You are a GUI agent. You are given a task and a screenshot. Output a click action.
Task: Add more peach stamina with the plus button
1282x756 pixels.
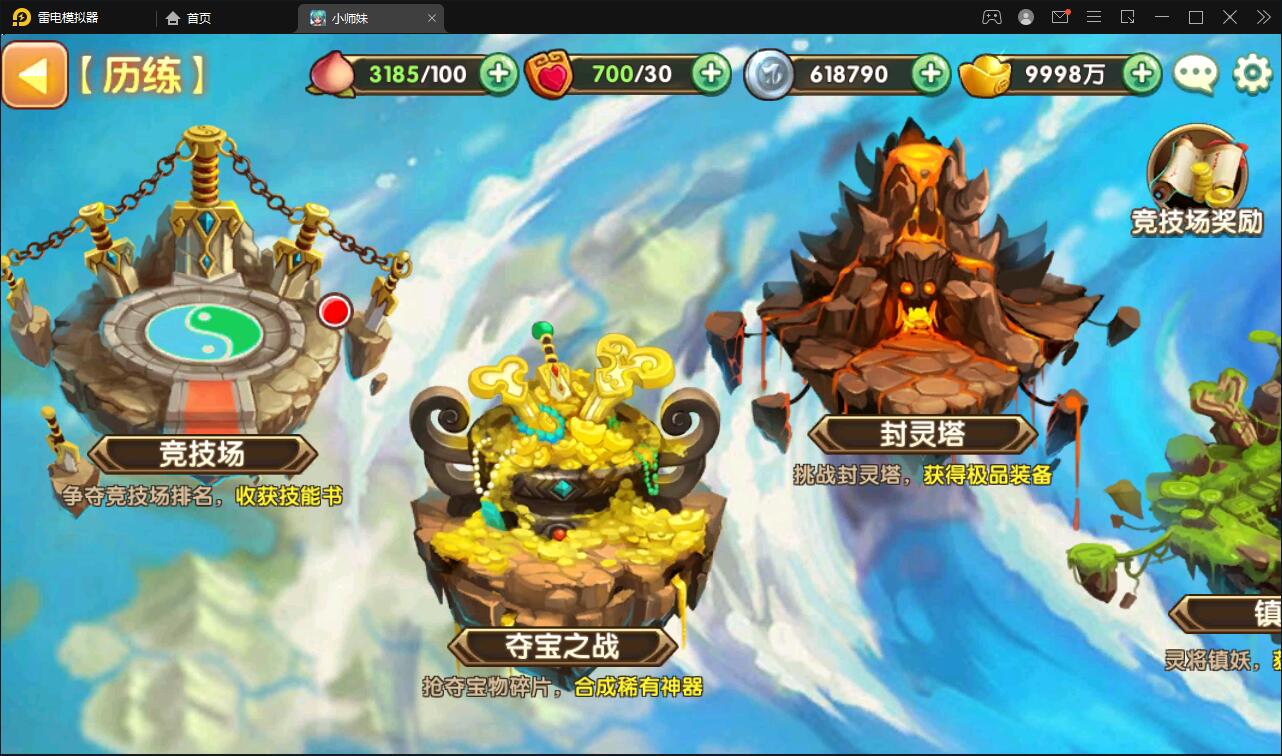coord(498,73)
